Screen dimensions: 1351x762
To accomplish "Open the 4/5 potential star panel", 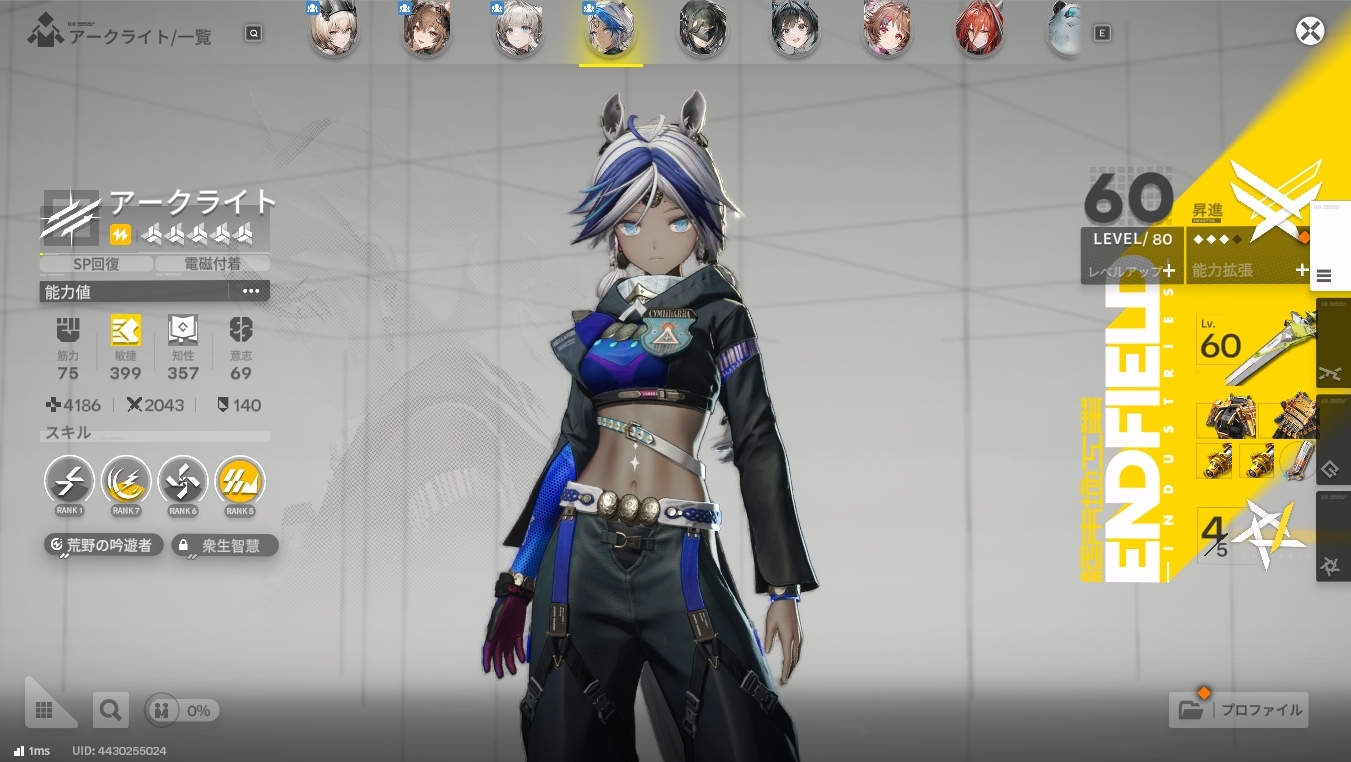I will [1254, 536].
